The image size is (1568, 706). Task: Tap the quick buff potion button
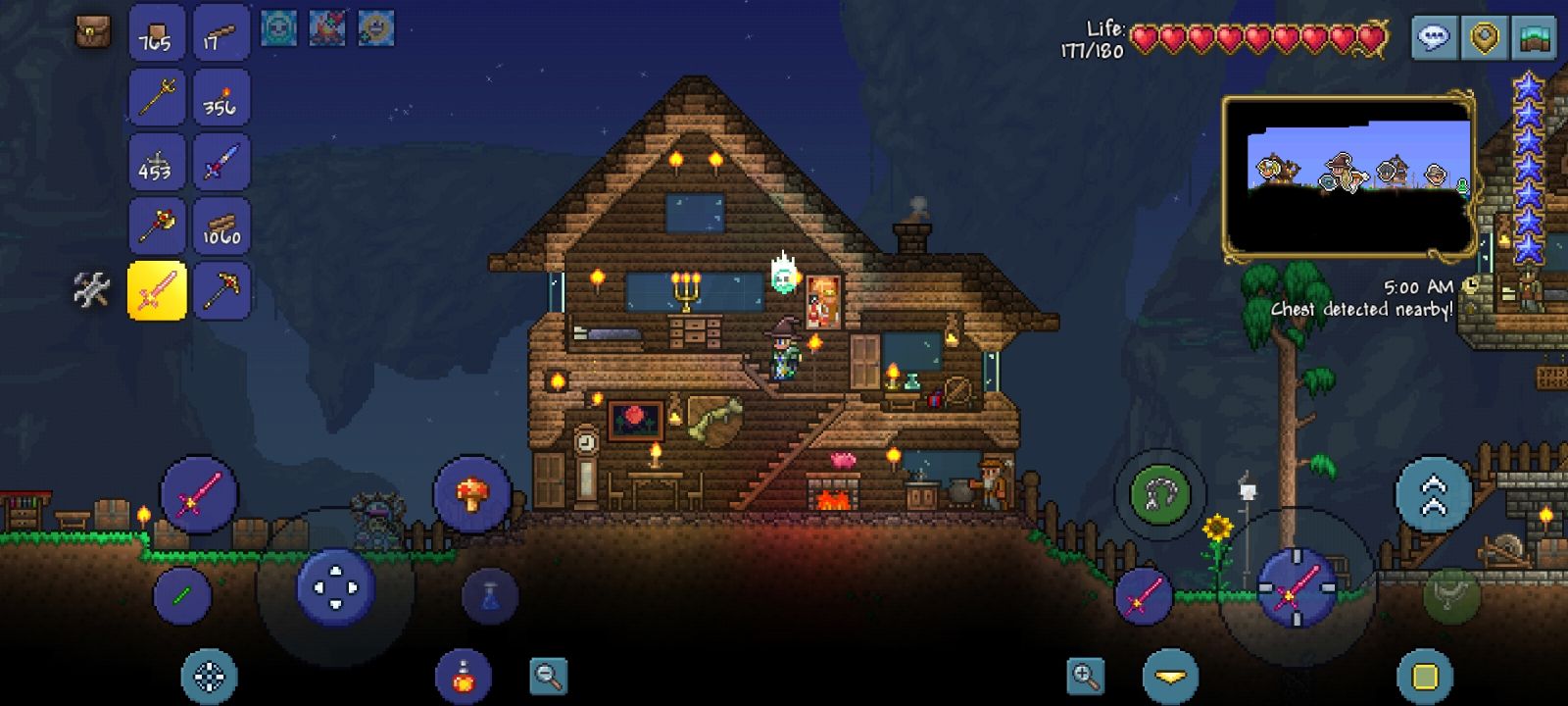coord(463,675)
